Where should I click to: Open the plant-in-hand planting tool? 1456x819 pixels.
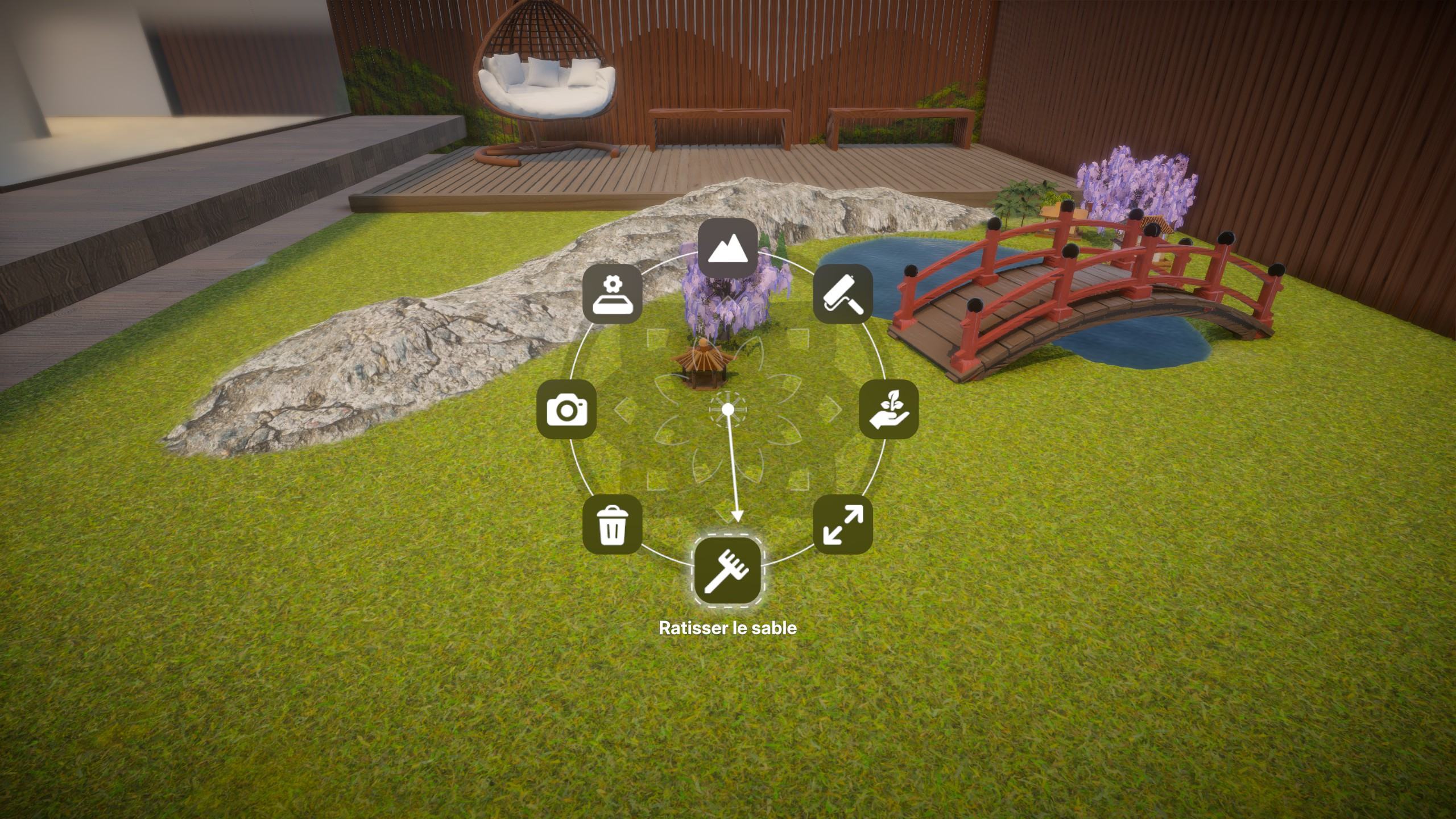888,409
